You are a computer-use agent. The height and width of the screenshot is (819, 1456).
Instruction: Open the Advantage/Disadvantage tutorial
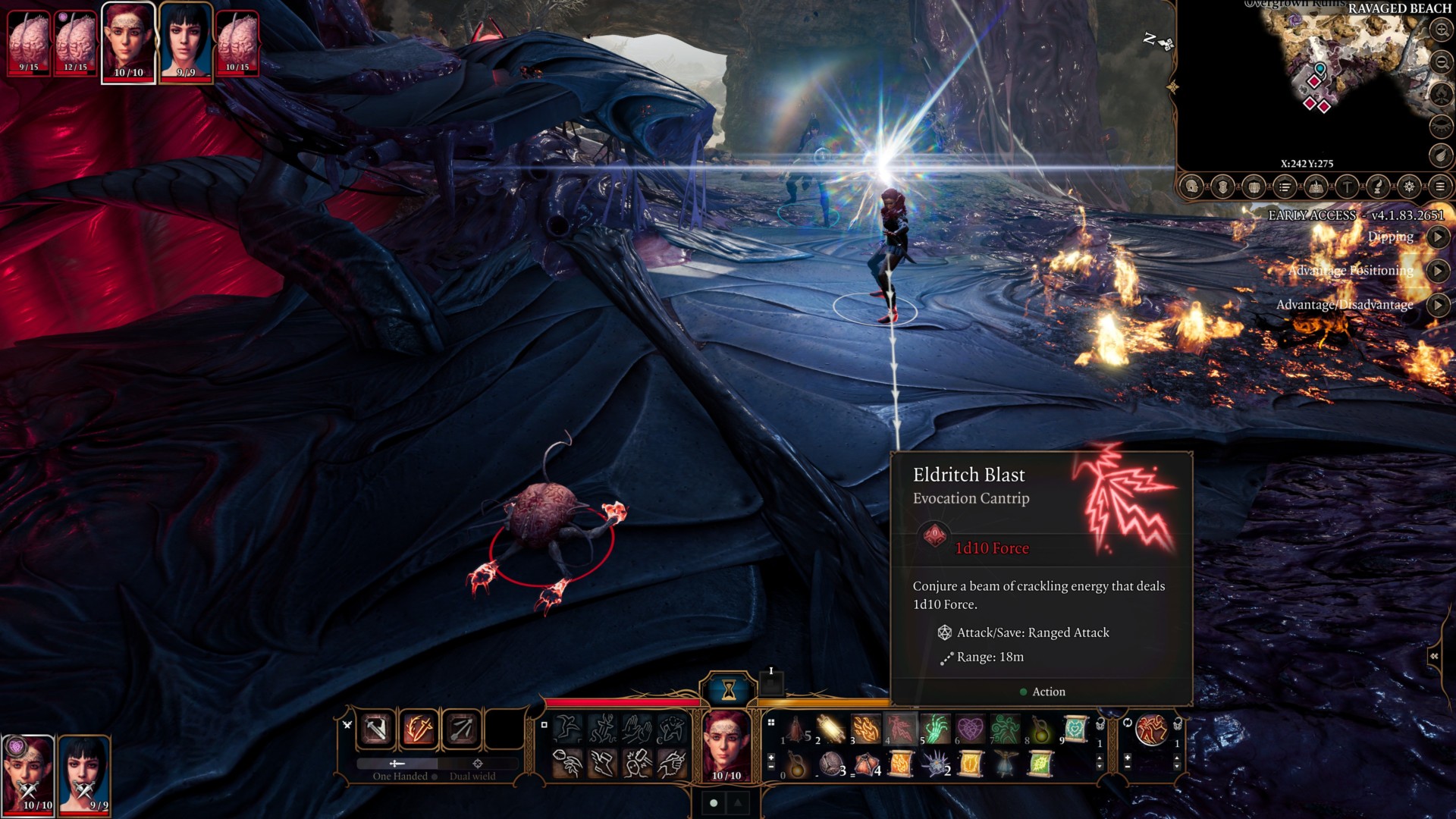click(1438, 305)
